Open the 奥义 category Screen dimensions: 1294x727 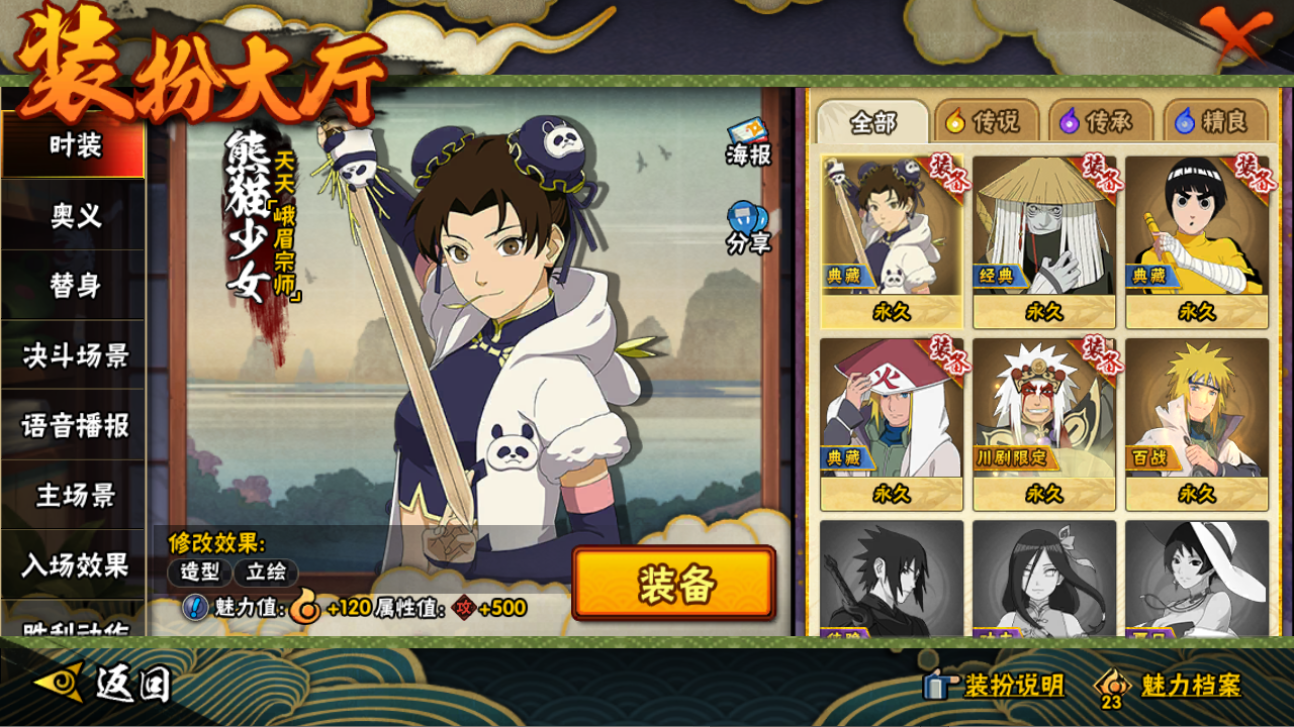click(75, 216)
